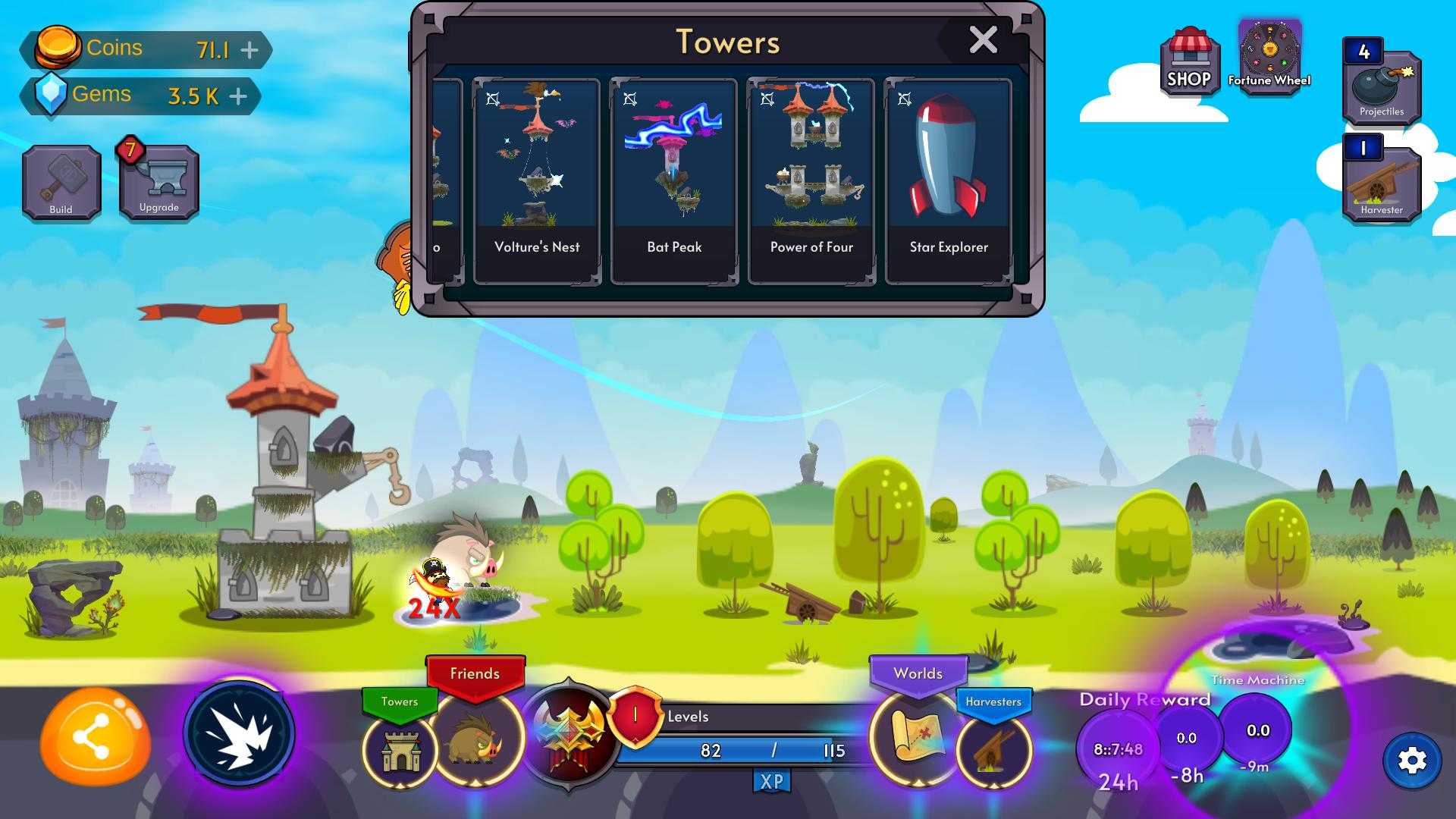Select the Volture's Nest tower card
The width and height of the screenshot is (1456, 819).
pos(537,180)
